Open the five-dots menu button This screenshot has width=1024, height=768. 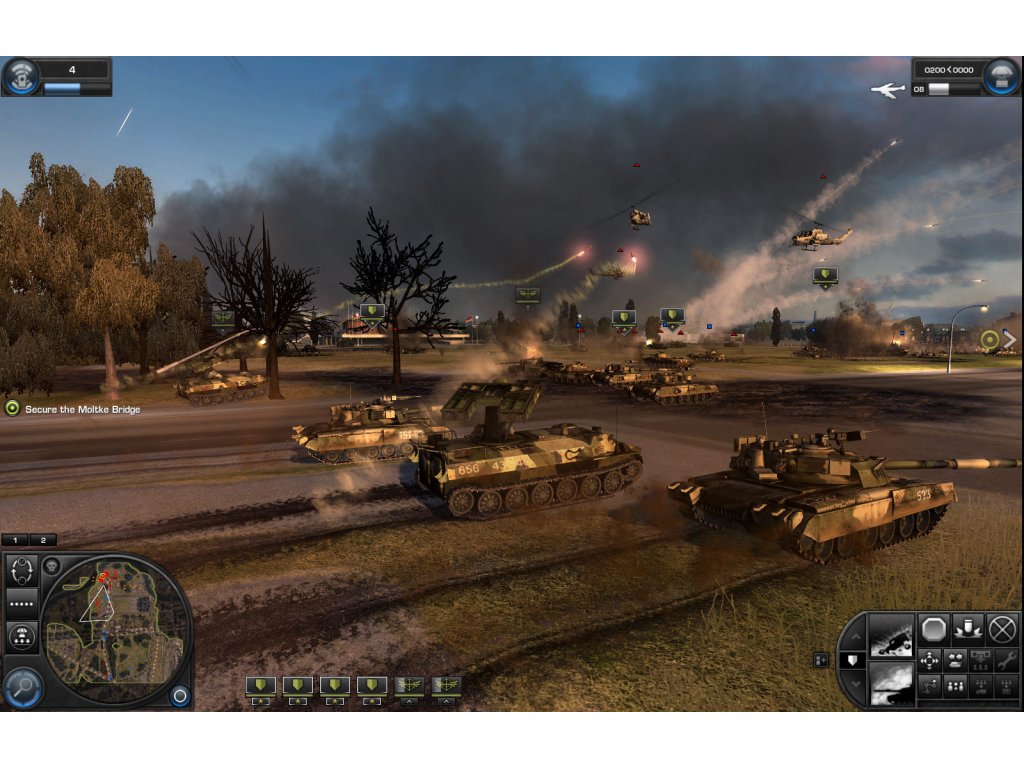pyautogui.click(x=22, y=604)
